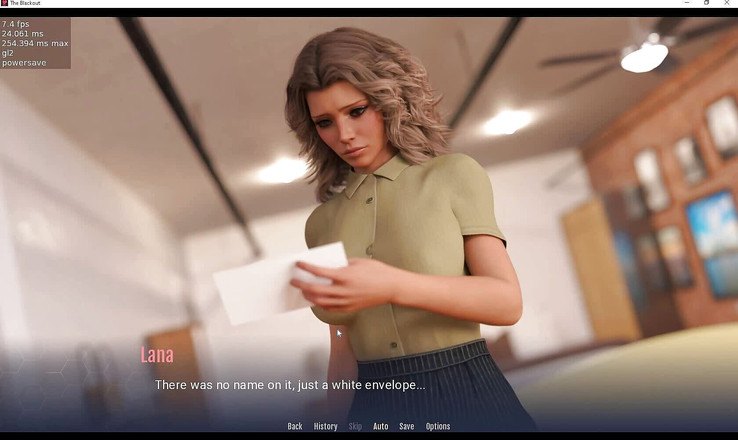Open the dialogue History log
This screenshot has width=738, height=440.
(325, 426)
